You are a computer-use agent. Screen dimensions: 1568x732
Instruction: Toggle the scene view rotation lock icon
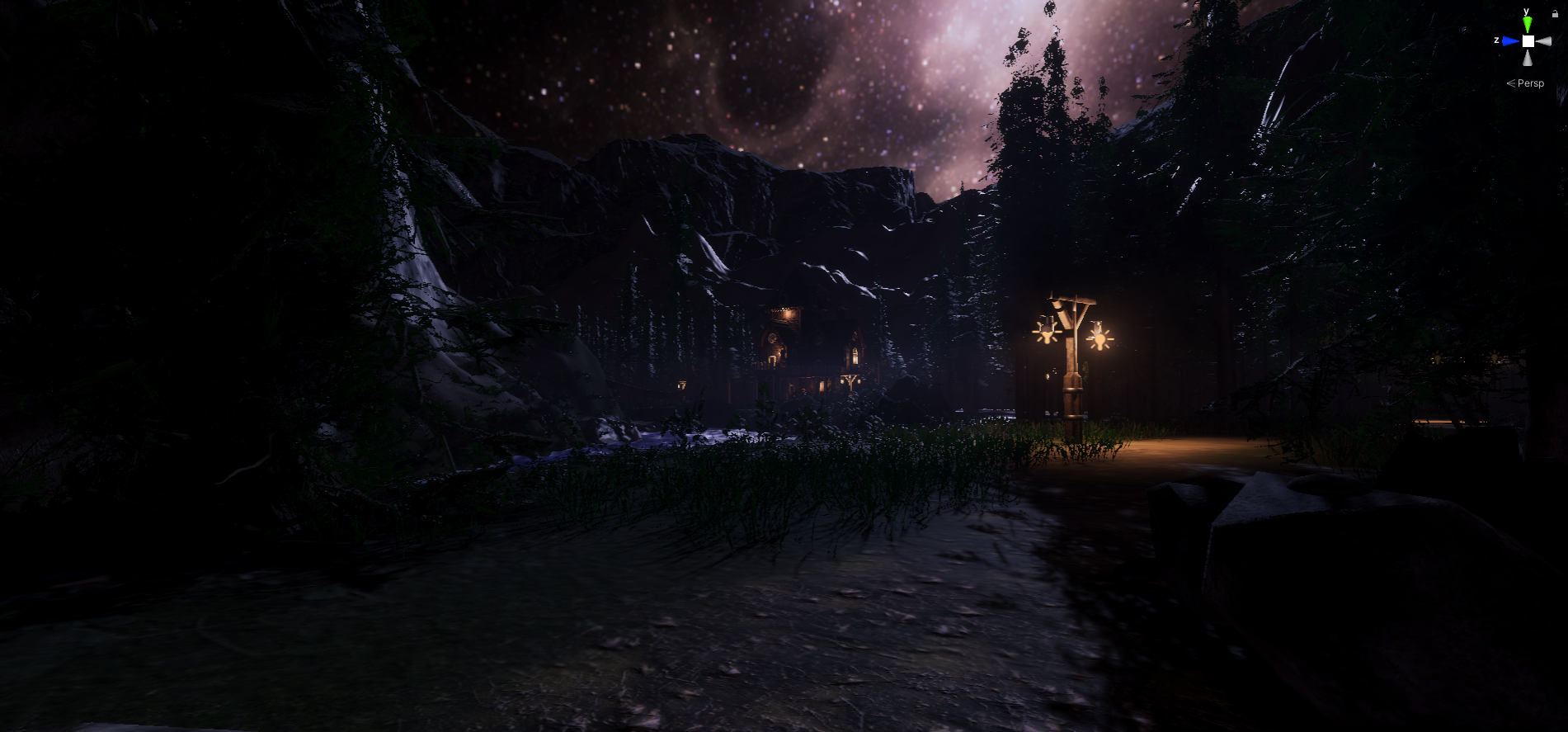pos(1555,13)
